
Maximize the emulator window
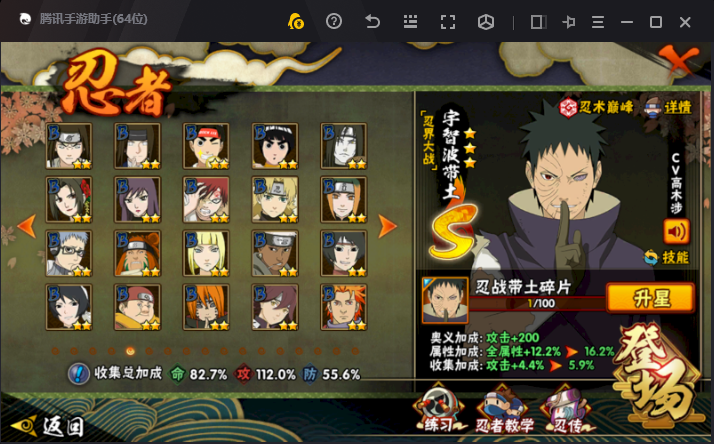pos(656,22)
